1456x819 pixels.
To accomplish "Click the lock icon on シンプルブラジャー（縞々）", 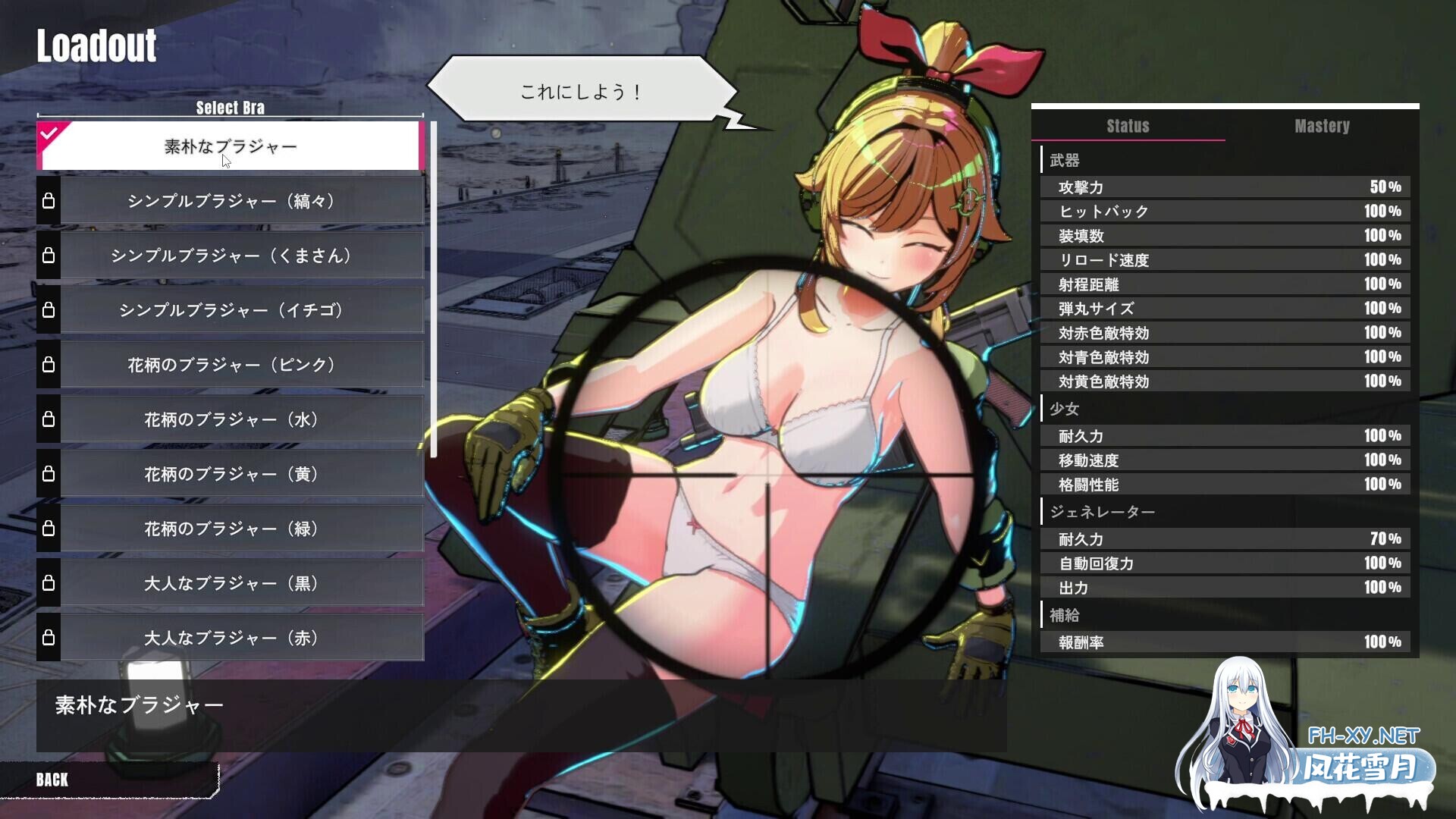I will (50, 200).
